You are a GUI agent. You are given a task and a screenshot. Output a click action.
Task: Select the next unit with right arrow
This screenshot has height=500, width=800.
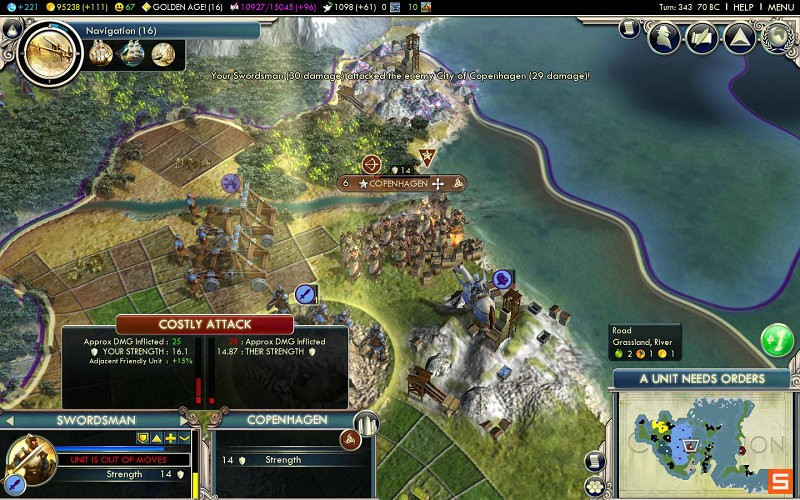click(x=184, y=422)
